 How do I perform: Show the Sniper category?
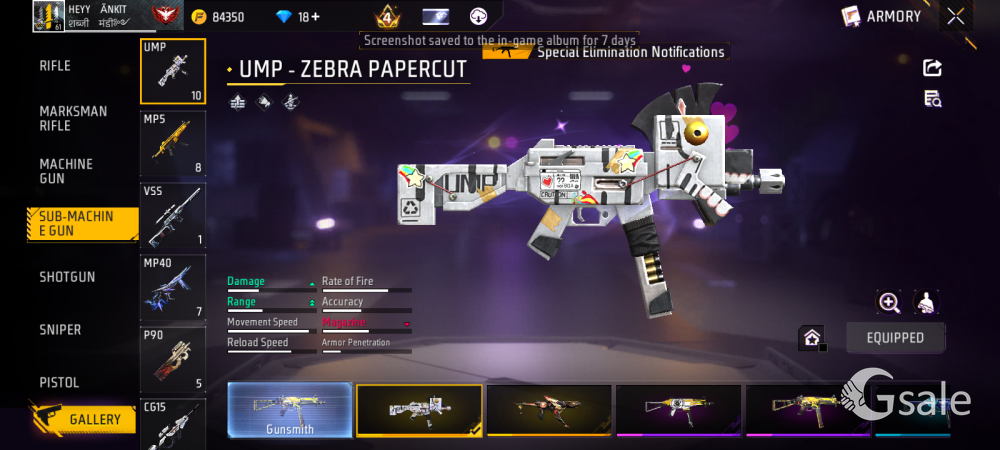(x=60, y=330)
